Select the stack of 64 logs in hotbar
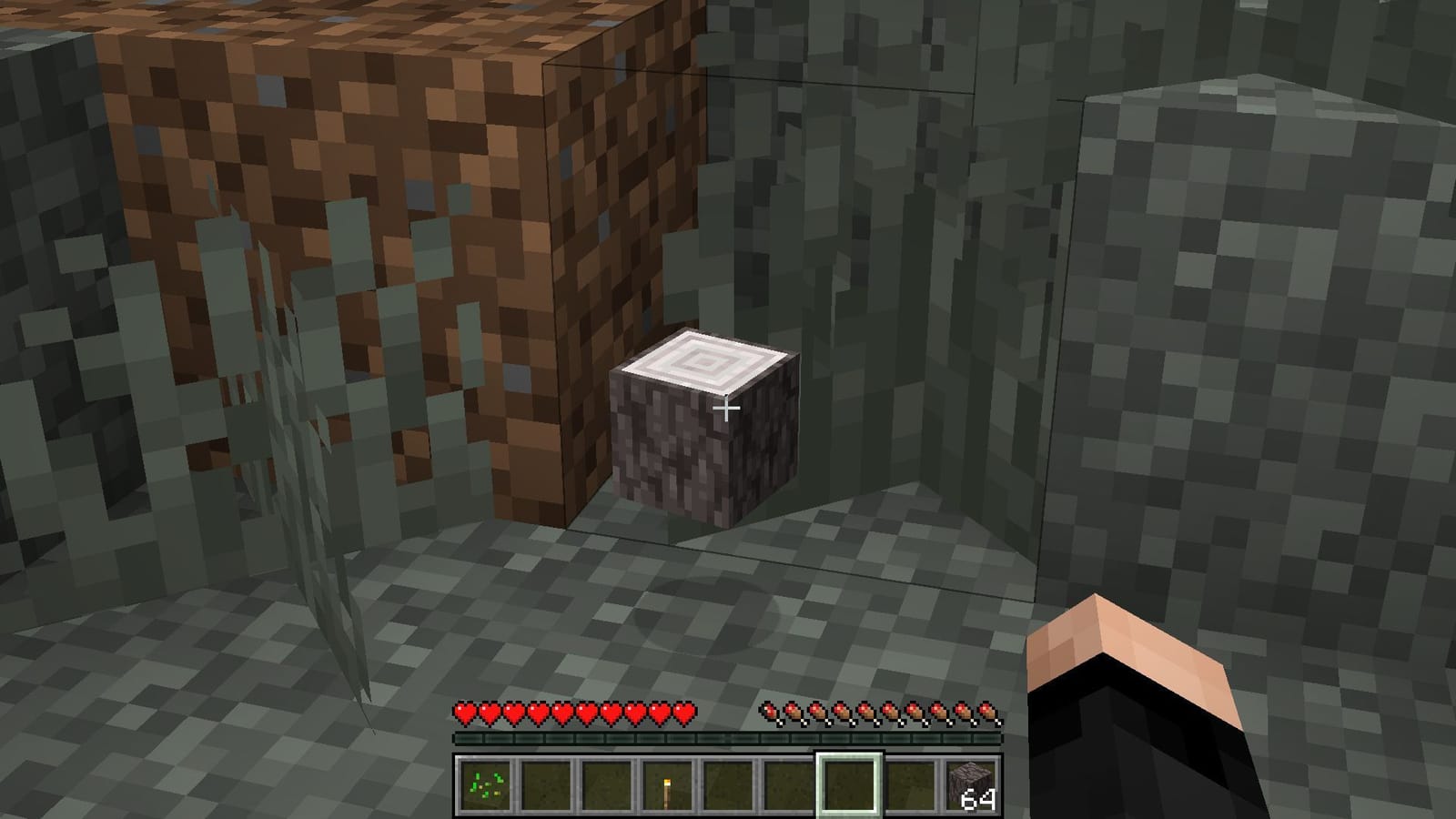This screenshot has width=1456, height=819. tap(971, 784)
